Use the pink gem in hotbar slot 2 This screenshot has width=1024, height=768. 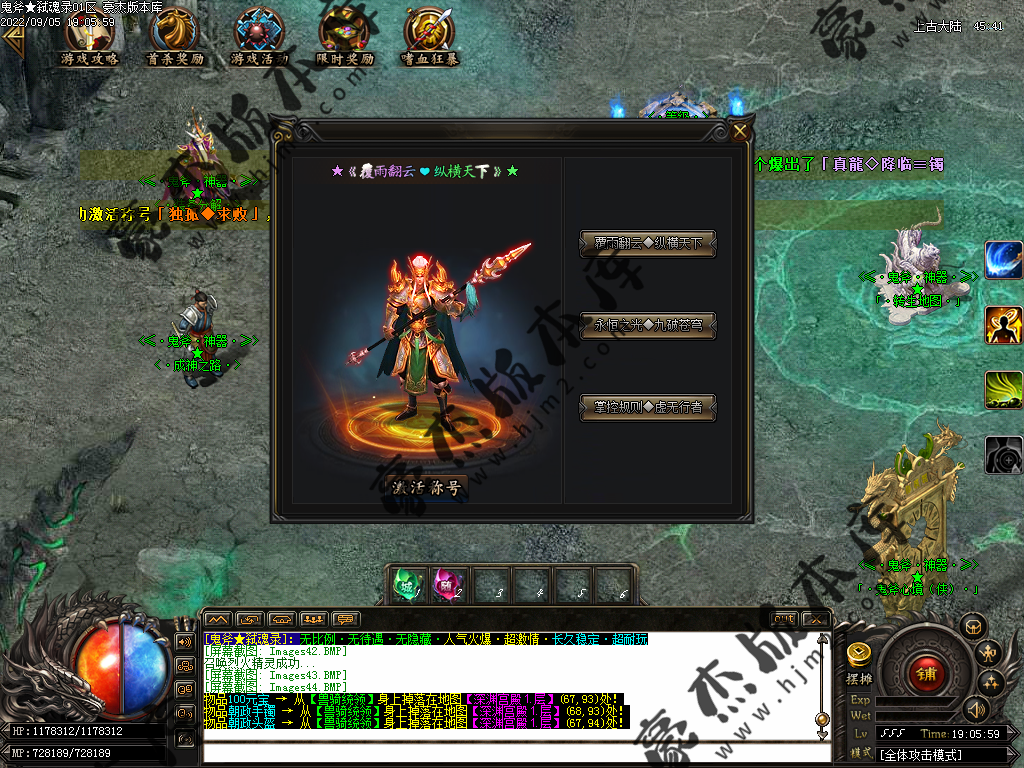point(448,585)
